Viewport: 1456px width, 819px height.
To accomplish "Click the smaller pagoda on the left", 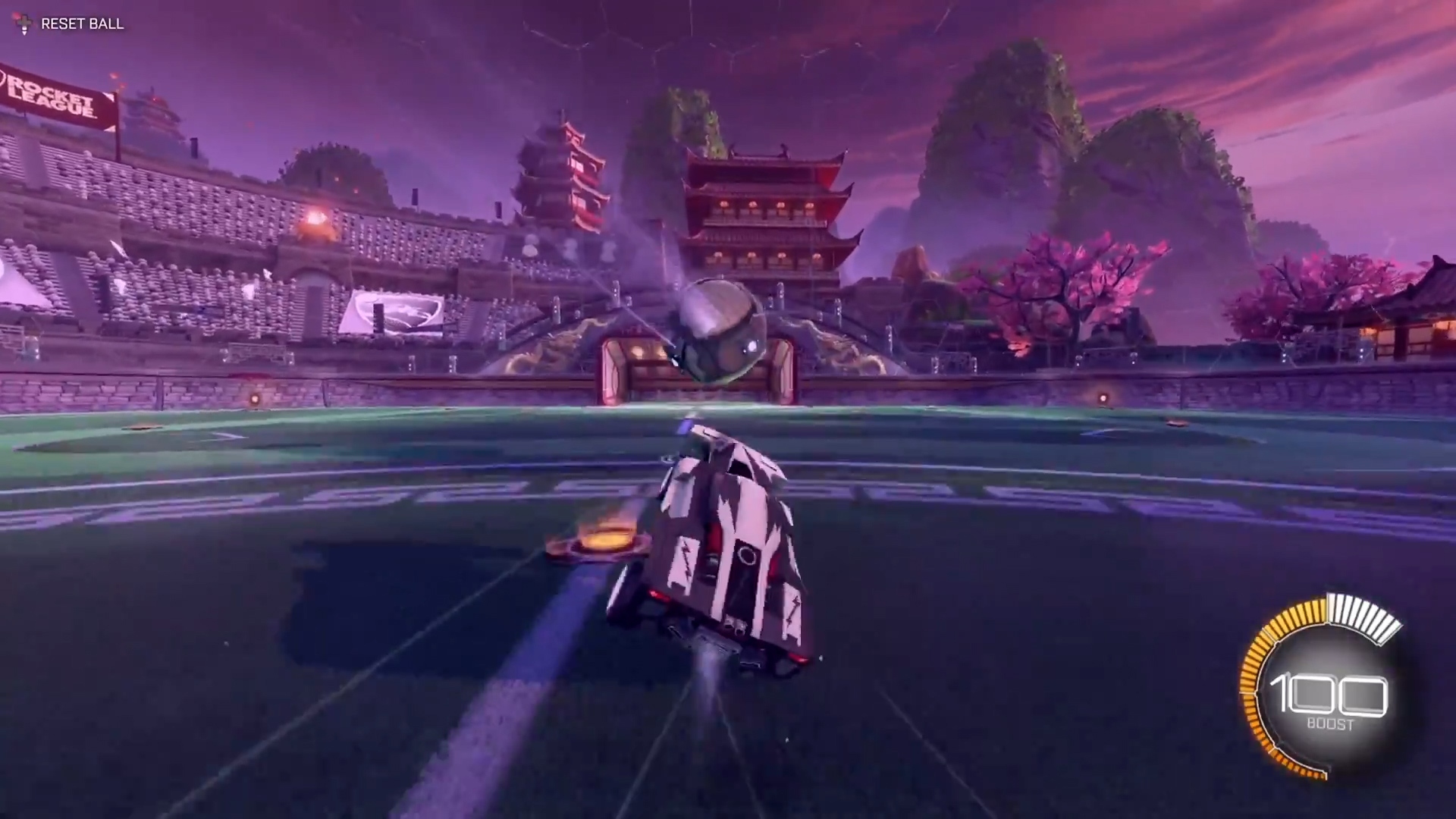I will [x=561, y=174].
